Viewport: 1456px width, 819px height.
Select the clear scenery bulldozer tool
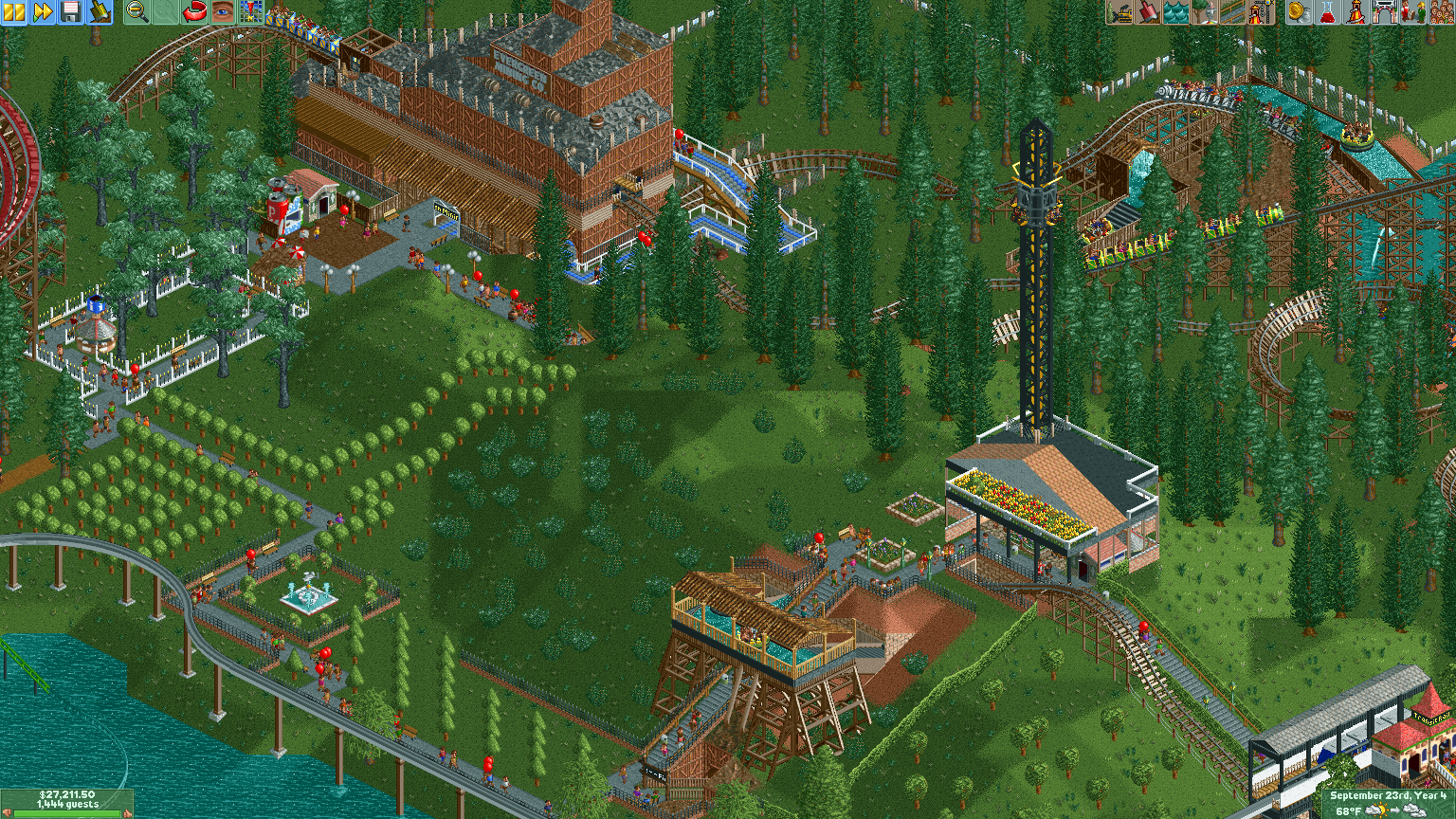1120,13
